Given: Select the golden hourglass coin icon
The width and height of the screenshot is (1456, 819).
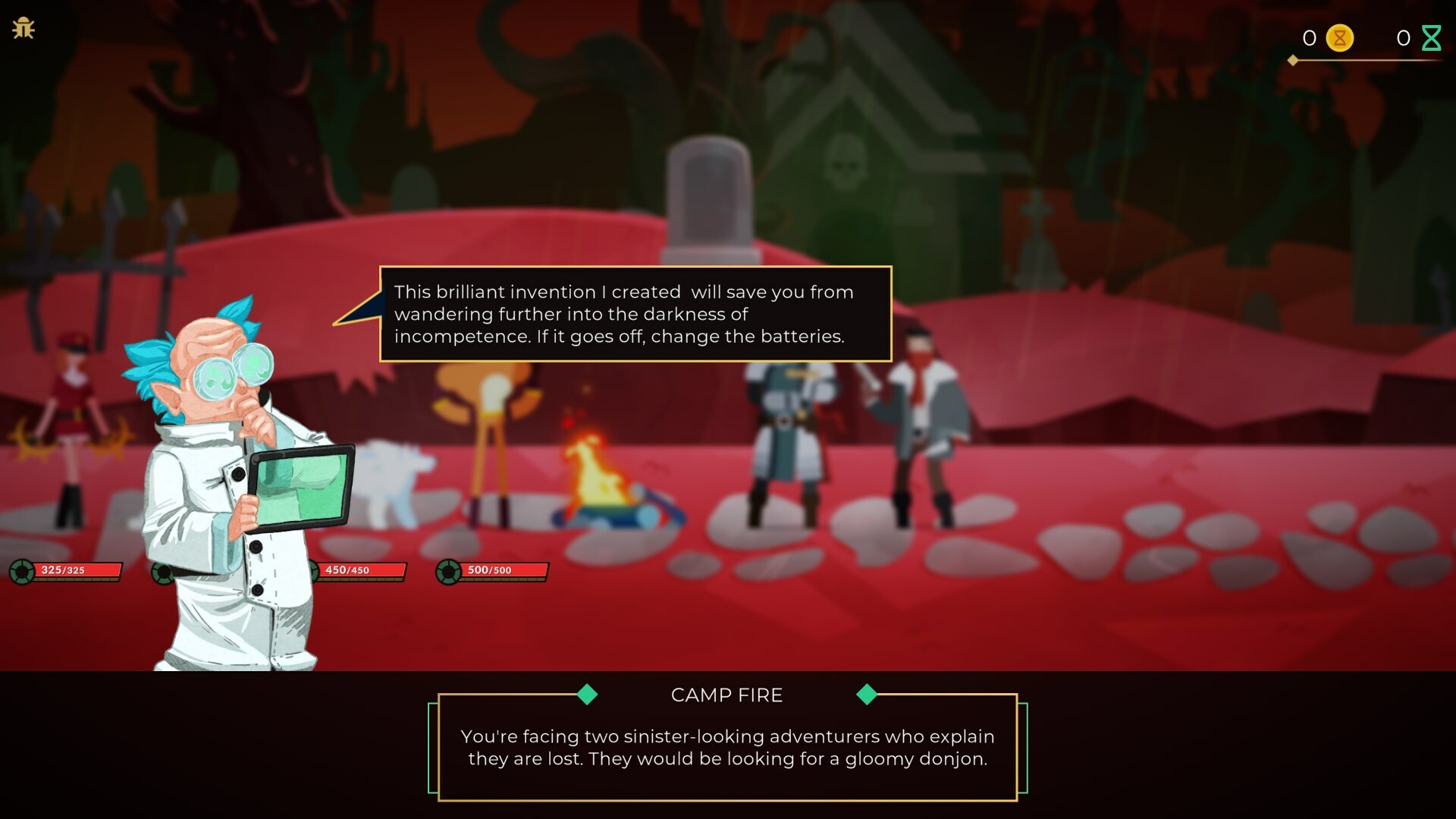Looking at the screenshot, I should tap(1338, 38).
